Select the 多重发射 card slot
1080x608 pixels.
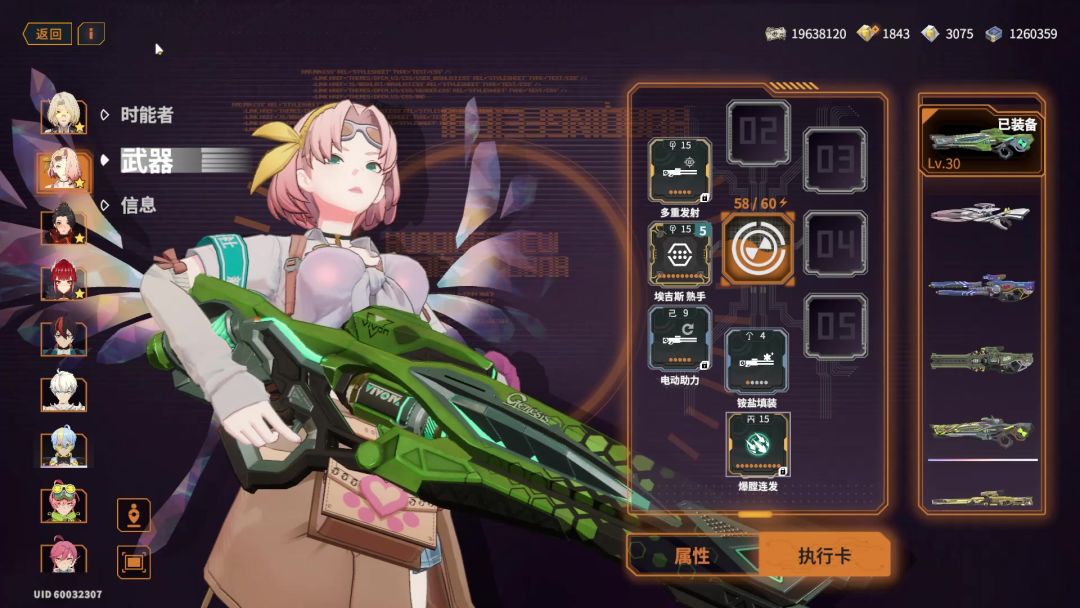tap(680, 170)
